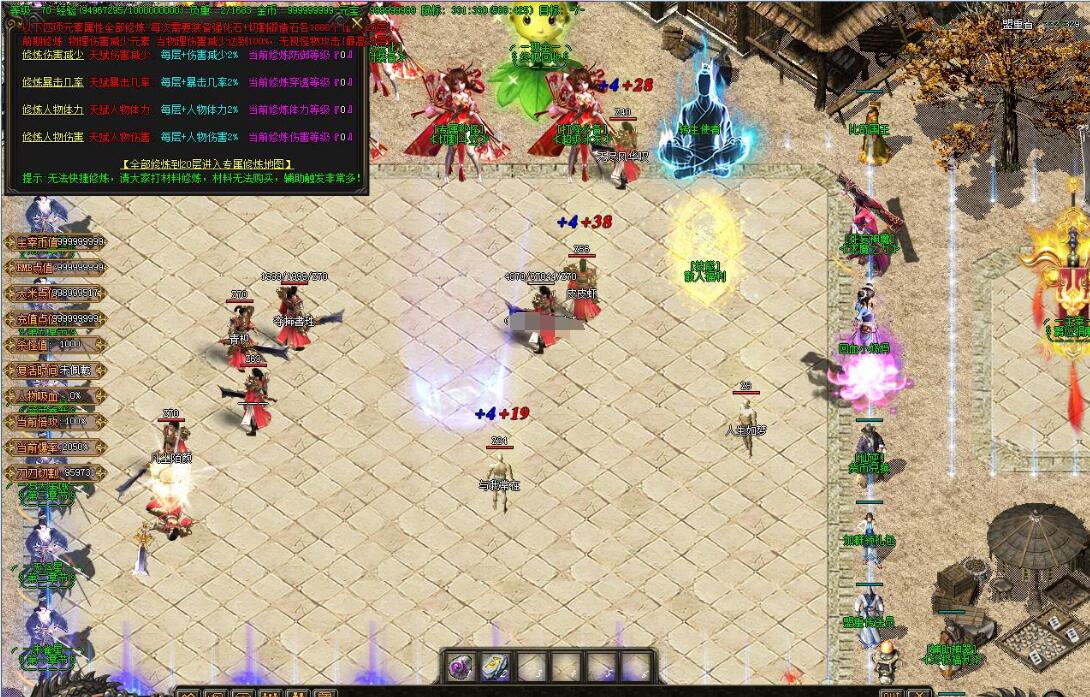This screenshot has height=697, width=1090.
Task: Choose the 修炼暴击几率 cultivation link
Action: pyautogui.click(x=51, y=82)
